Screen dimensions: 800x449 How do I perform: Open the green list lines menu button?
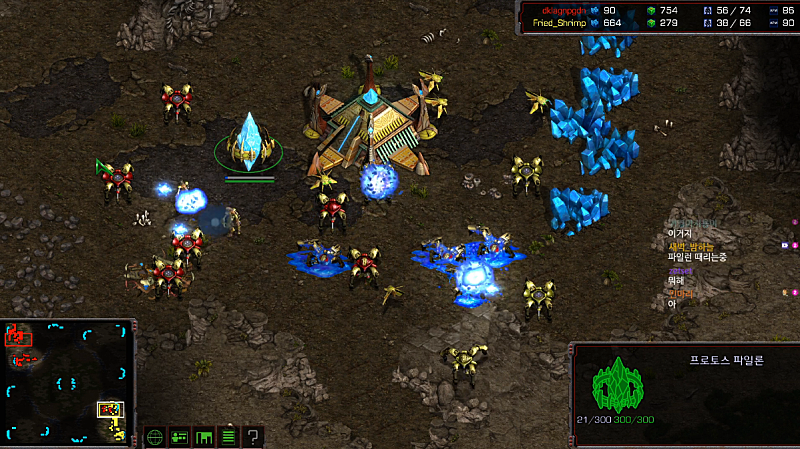229,436
